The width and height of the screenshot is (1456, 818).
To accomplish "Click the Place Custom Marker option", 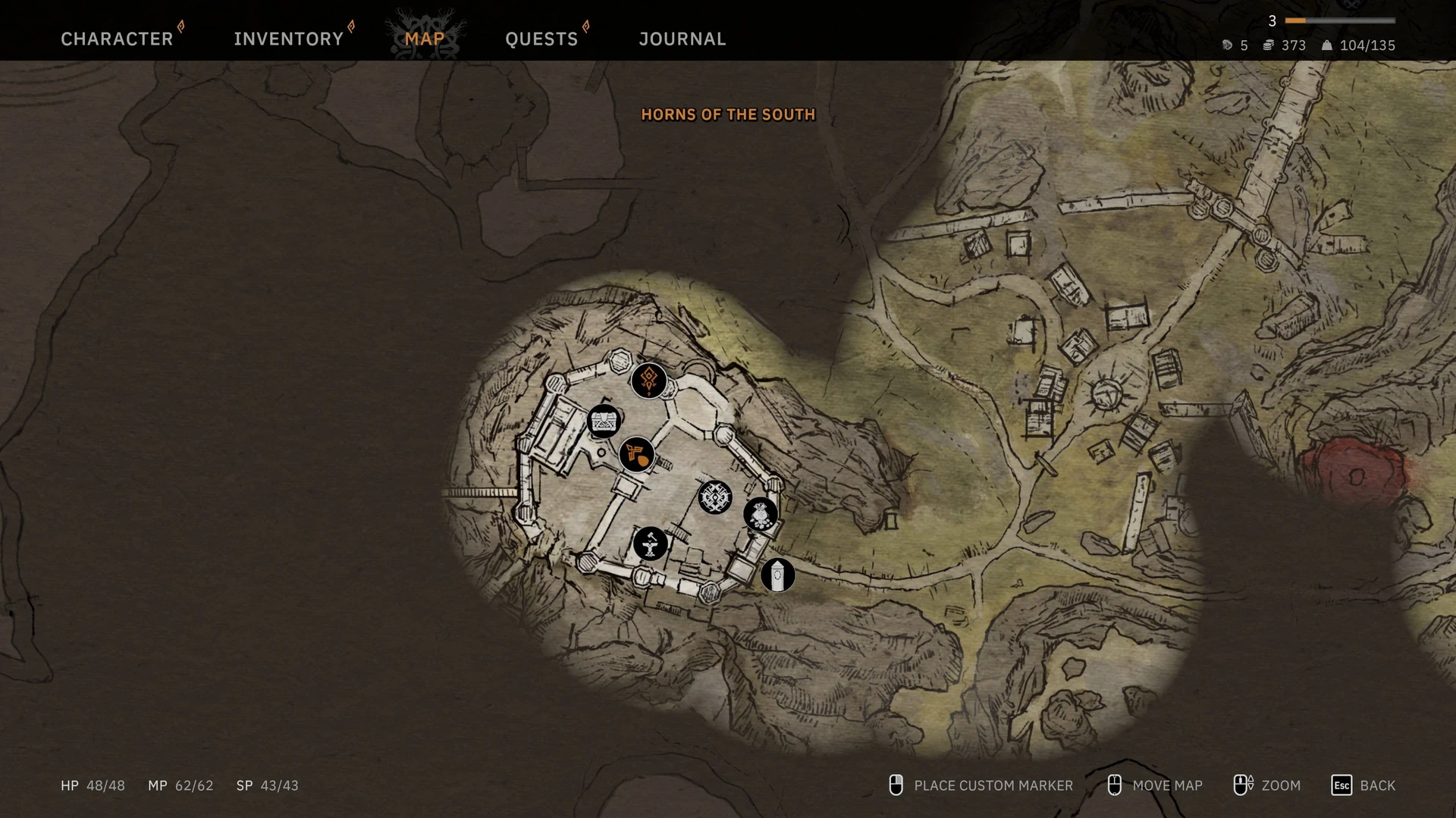I will point(981,785).
